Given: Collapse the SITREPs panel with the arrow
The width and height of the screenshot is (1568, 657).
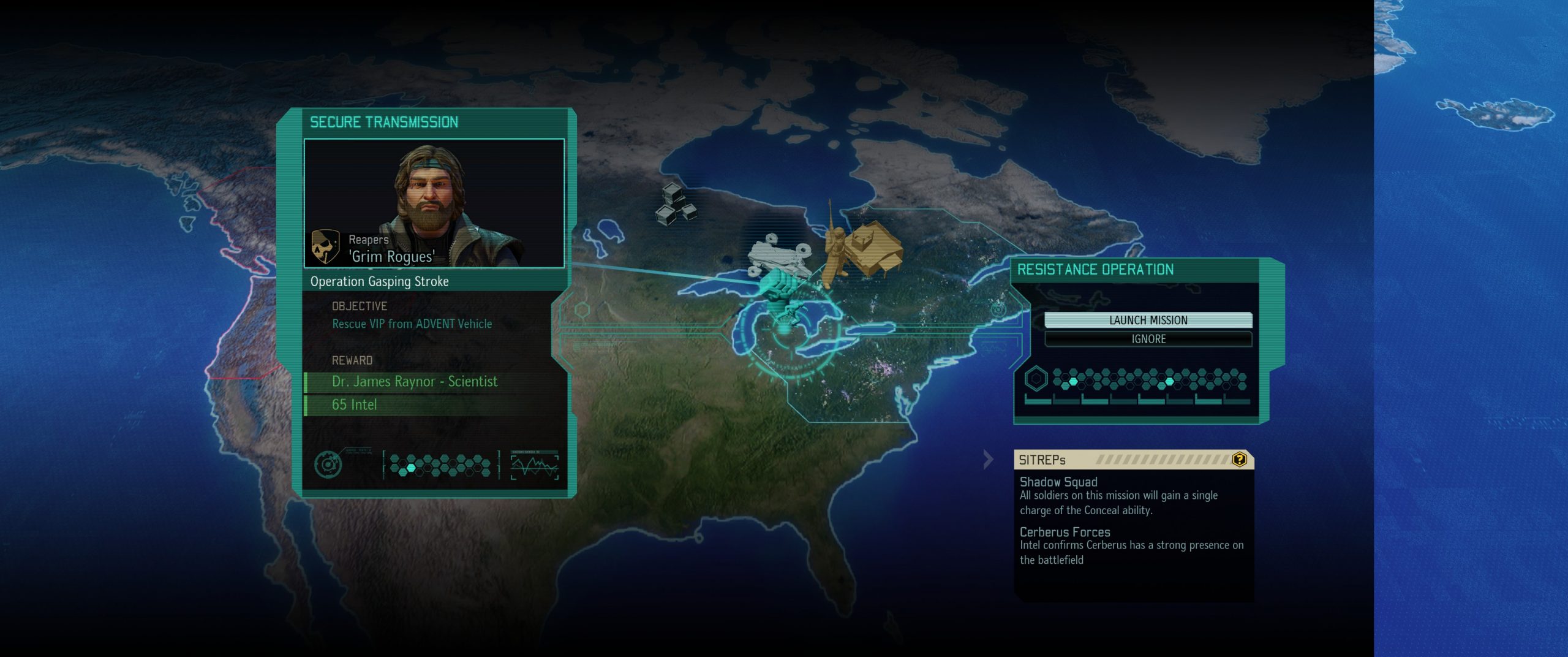Looking at the screenshot, I should 988,459.
